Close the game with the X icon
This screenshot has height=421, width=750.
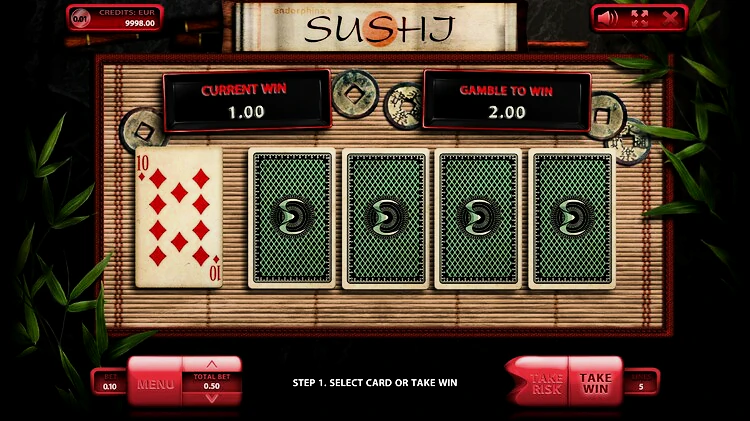pyautogui.click(x=669, y=17)
